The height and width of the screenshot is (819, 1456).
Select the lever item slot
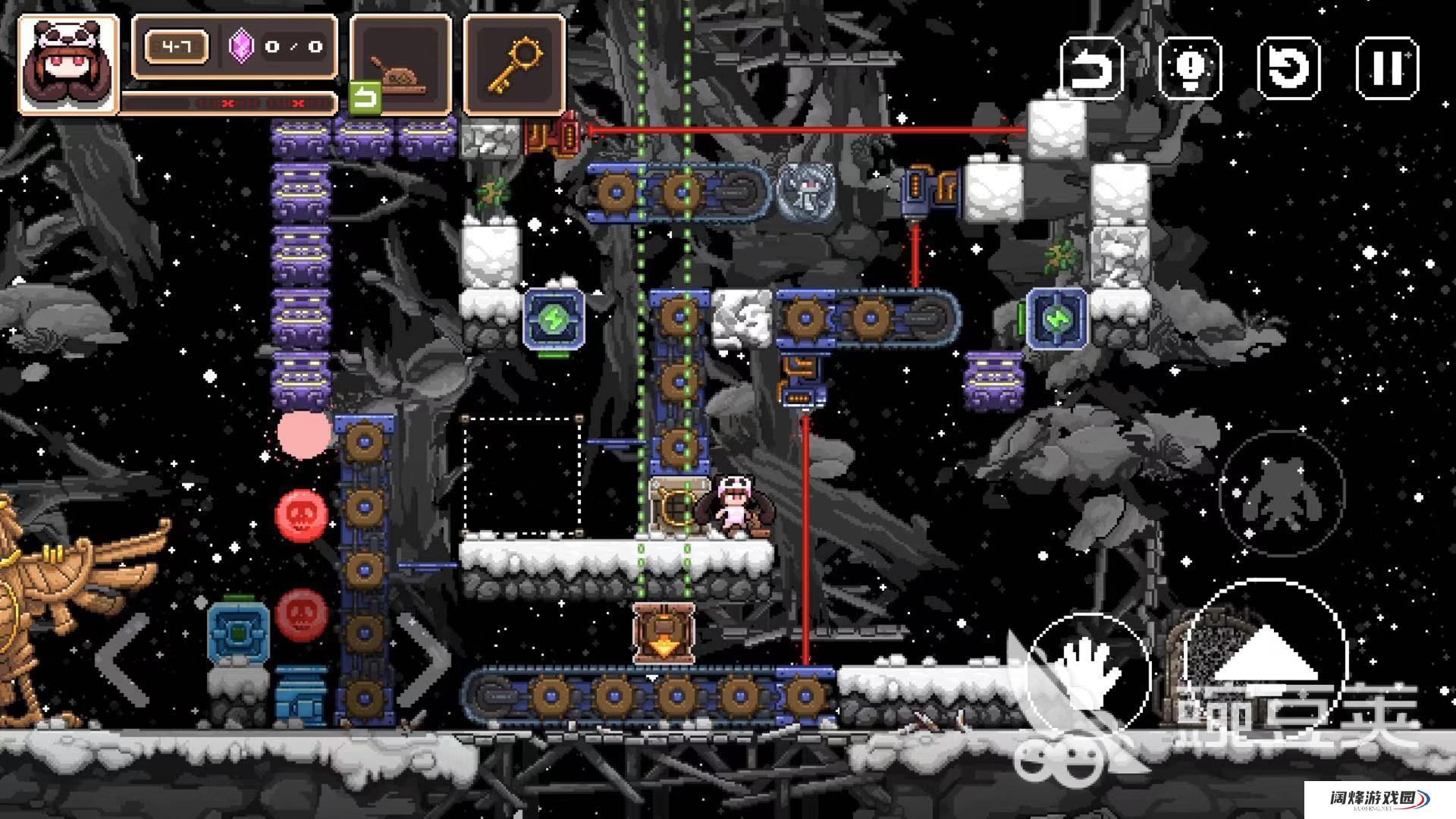[400, 65]
